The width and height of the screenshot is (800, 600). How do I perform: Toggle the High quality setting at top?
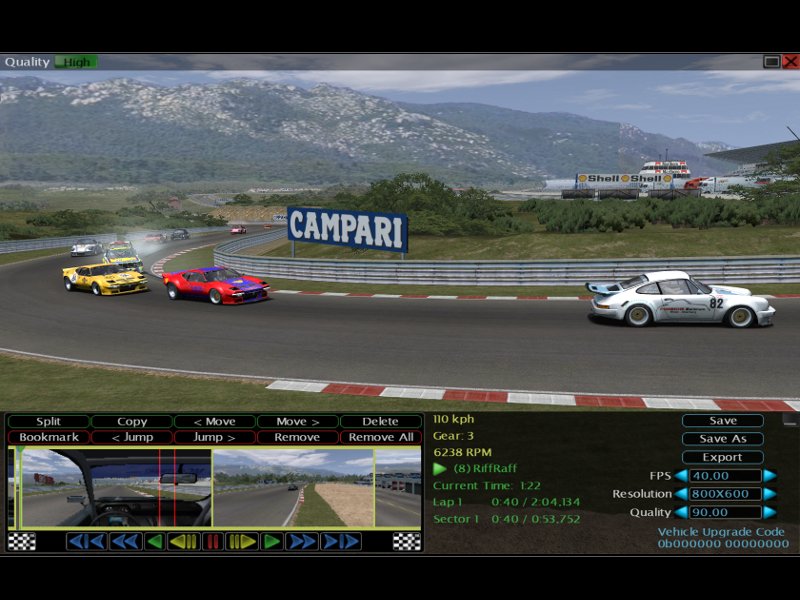coord(75,62)
